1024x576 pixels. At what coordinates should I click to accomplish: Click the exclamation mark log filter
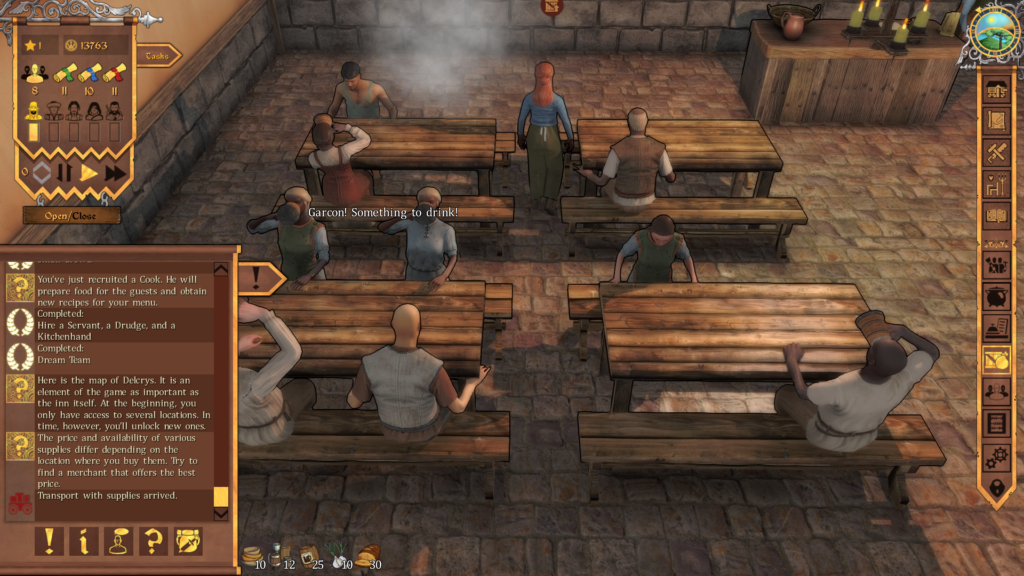pyautogui.click(x=49, y=541)
